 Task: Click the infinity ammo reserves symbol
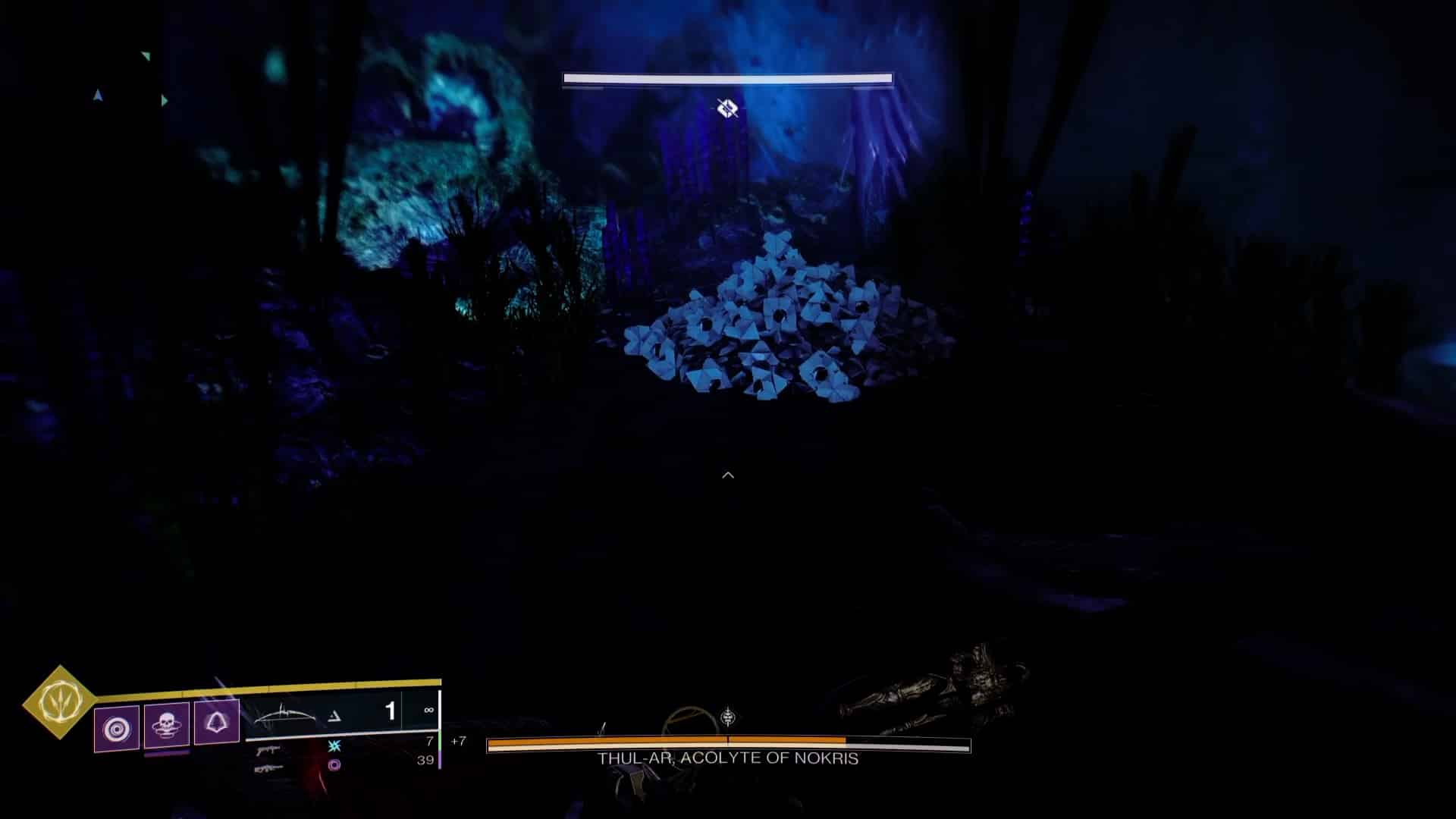[x=429, y=710]
